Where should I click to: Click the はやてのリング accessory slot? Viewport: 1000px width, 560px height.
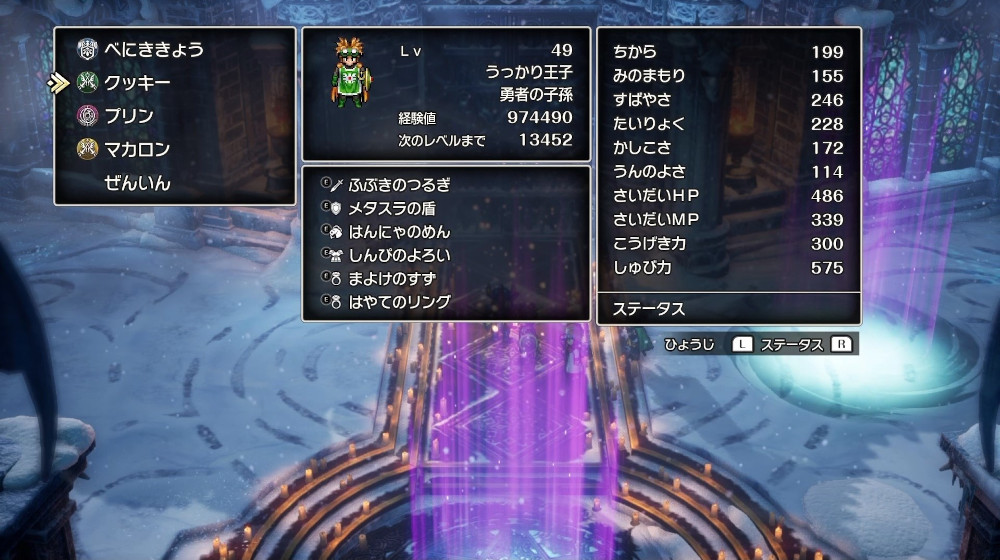[x=399, y=302]
